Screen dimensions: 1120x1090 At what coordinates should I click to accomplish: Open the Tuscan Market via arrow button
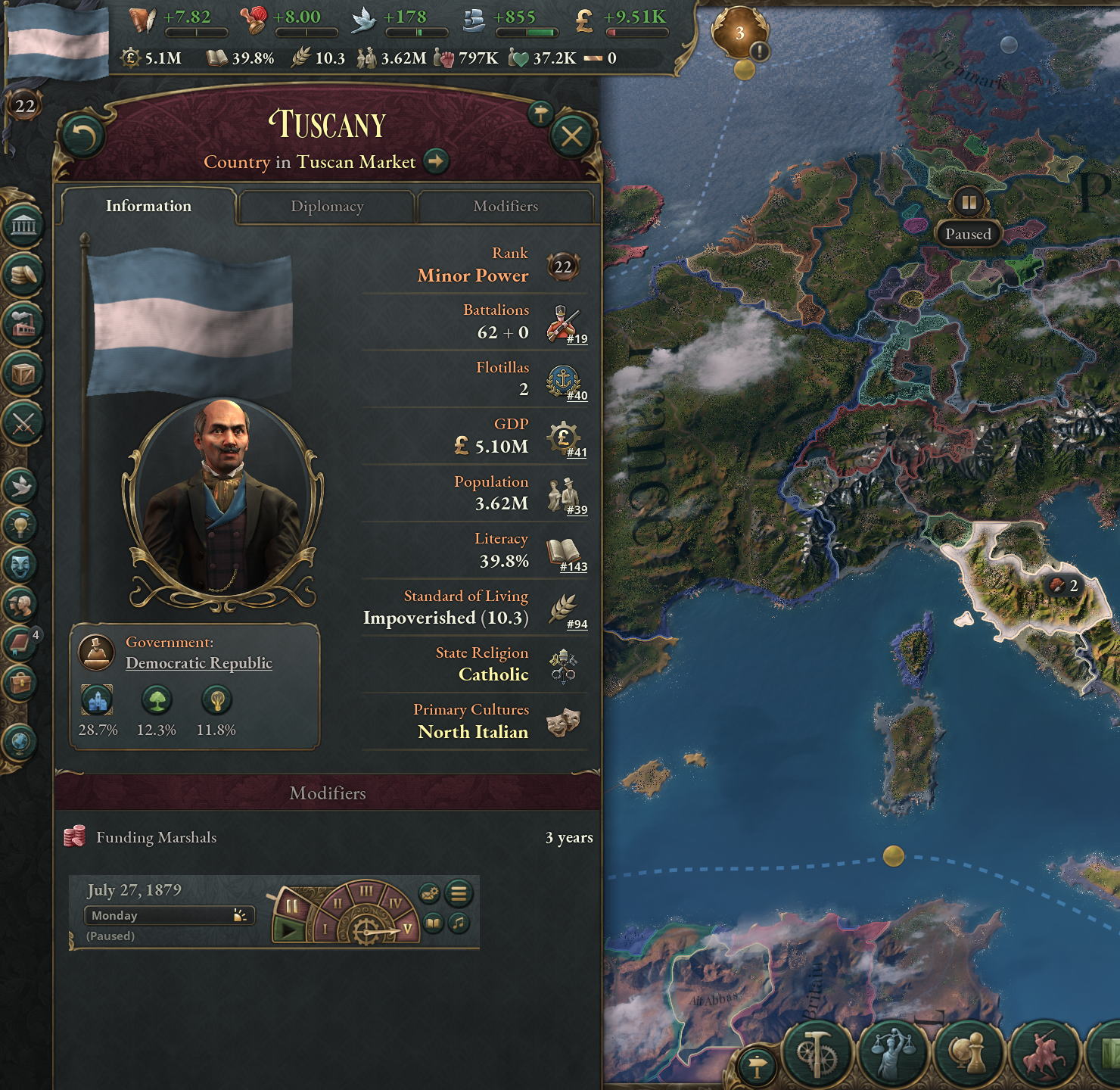tap(436, 161)
